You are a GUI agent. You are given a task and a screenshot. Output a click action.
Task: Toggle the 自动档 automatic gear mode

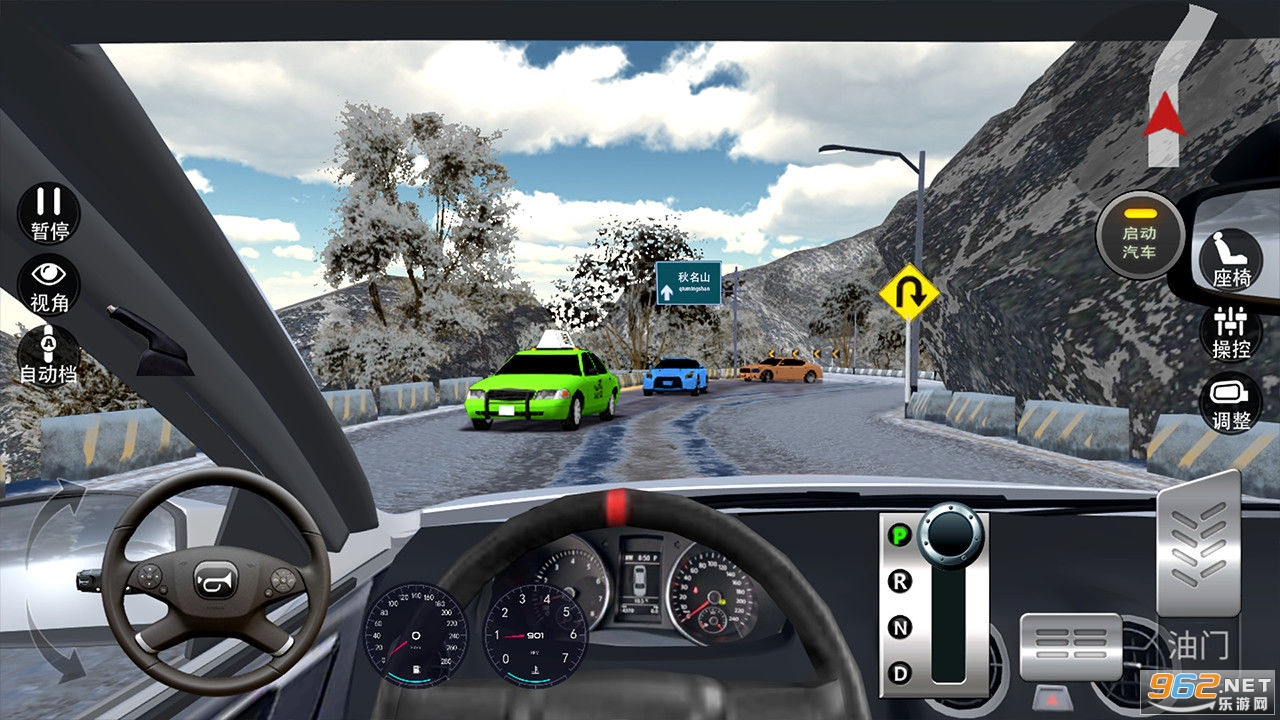(x=49, y=355)
